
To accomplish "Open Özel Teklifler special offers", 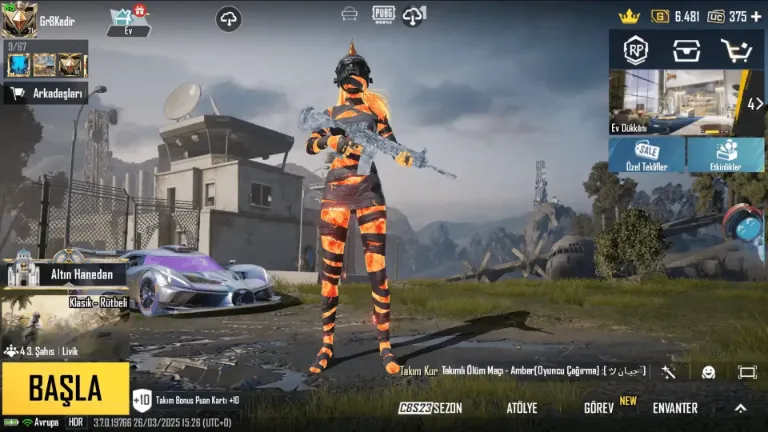I will [x=647, y=154].
